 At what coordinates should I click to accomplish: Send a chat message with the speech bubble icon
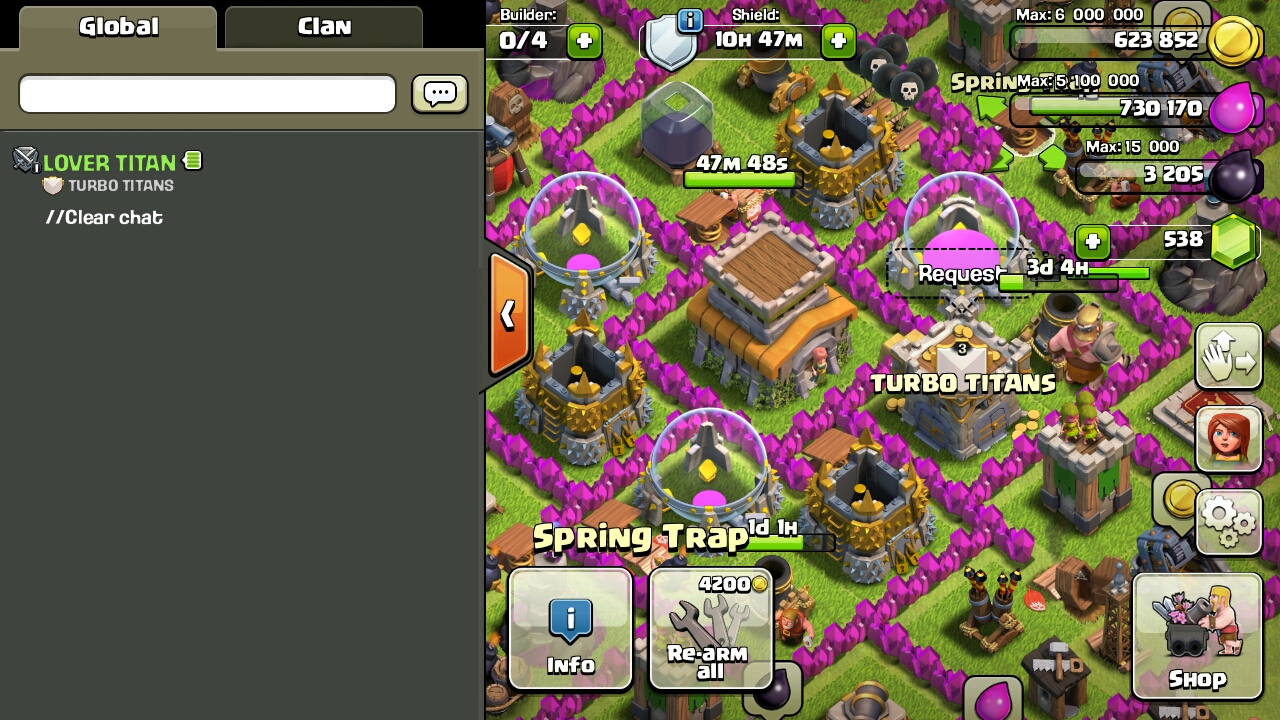click(x=439, y=93)
